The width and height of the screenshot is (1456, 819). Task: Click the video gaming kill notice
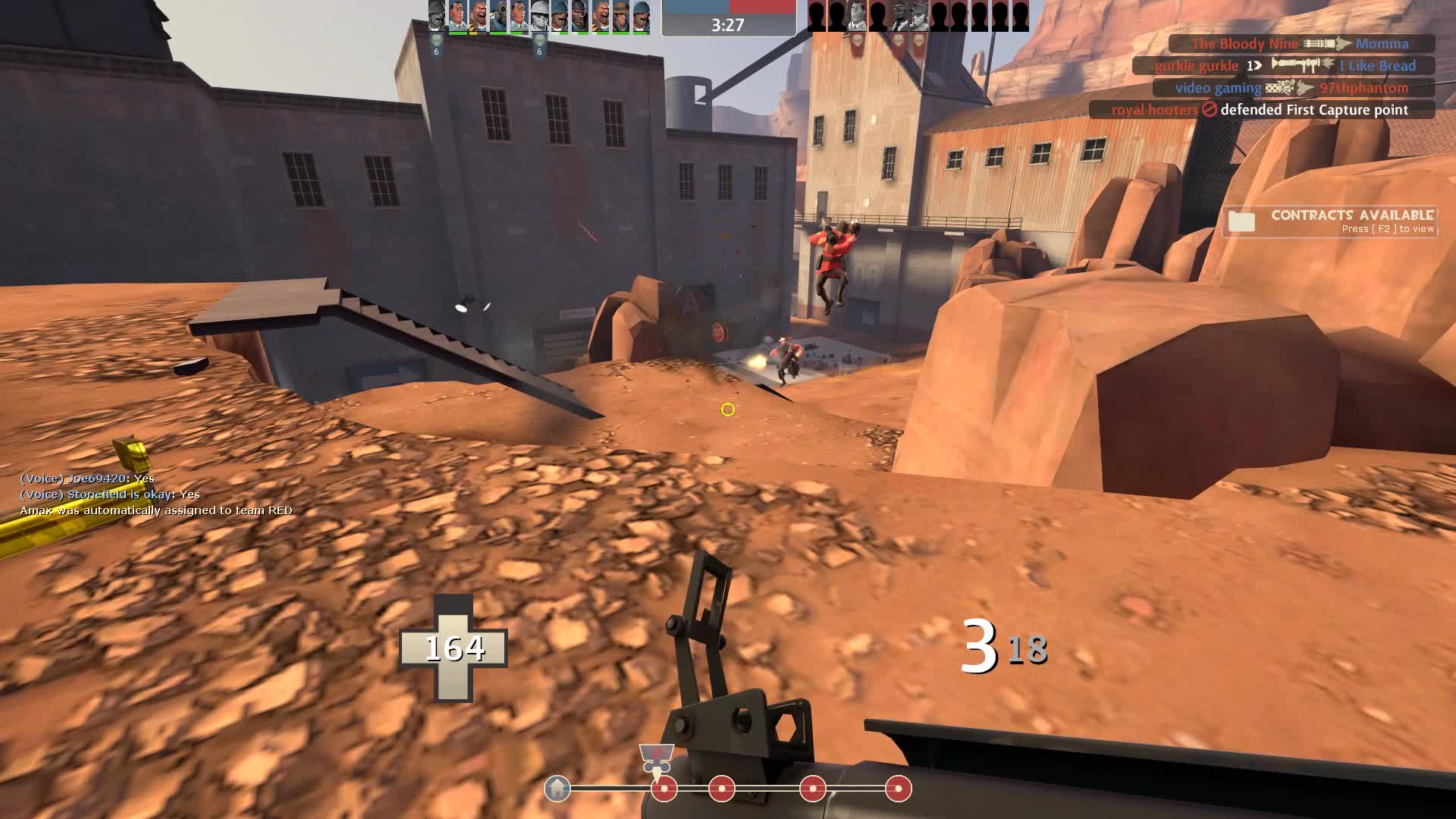point(1292,88)
